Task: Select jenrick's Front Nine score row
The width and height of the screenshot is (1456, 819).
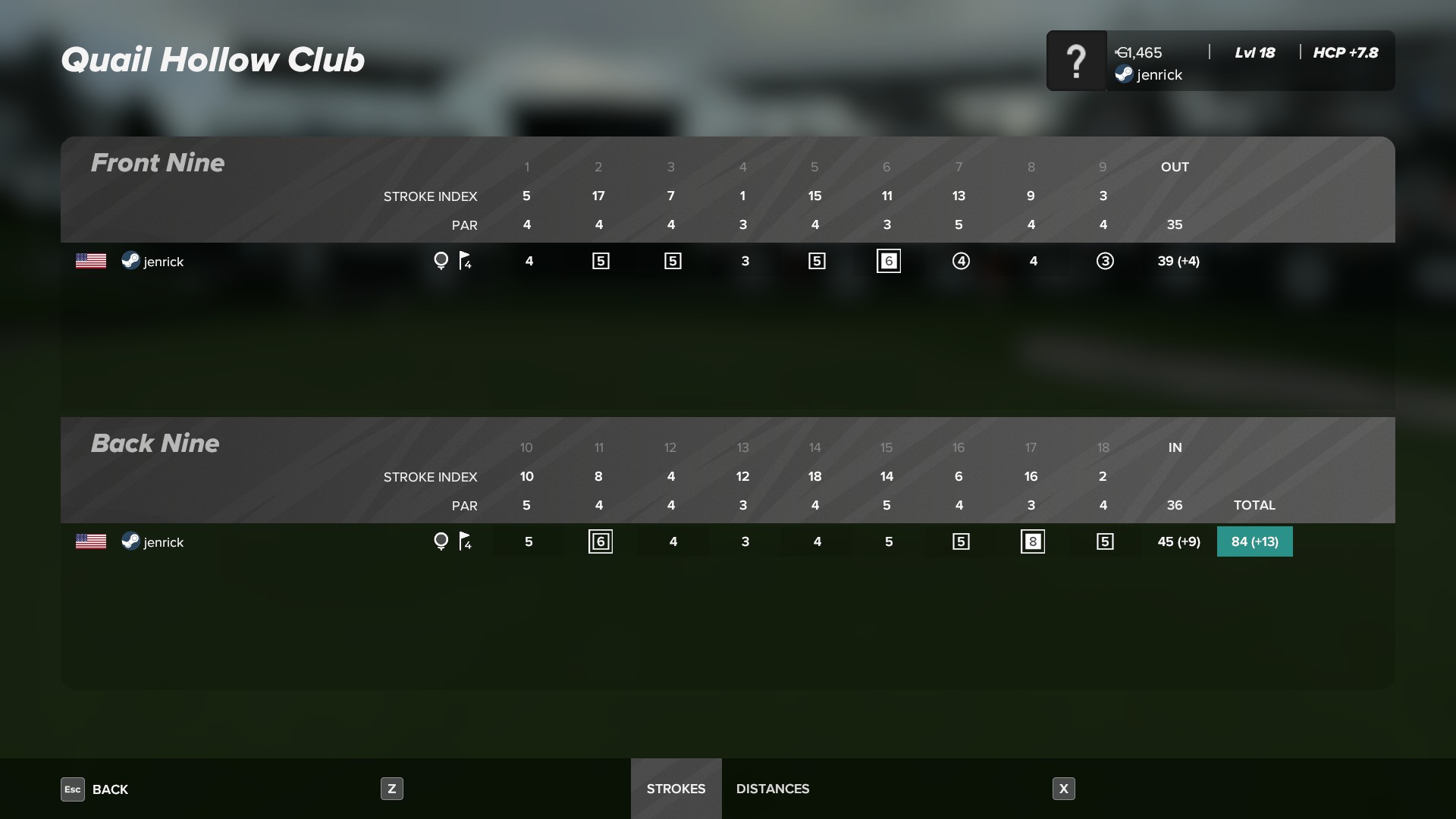Action: (163, 262)
